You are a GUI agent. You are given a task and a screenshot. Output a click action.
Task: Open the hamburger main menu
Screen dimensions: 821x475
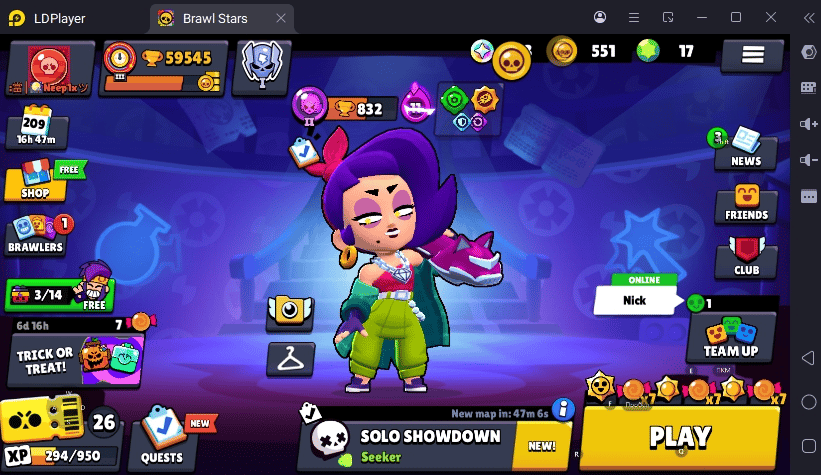tap(752, 56)
